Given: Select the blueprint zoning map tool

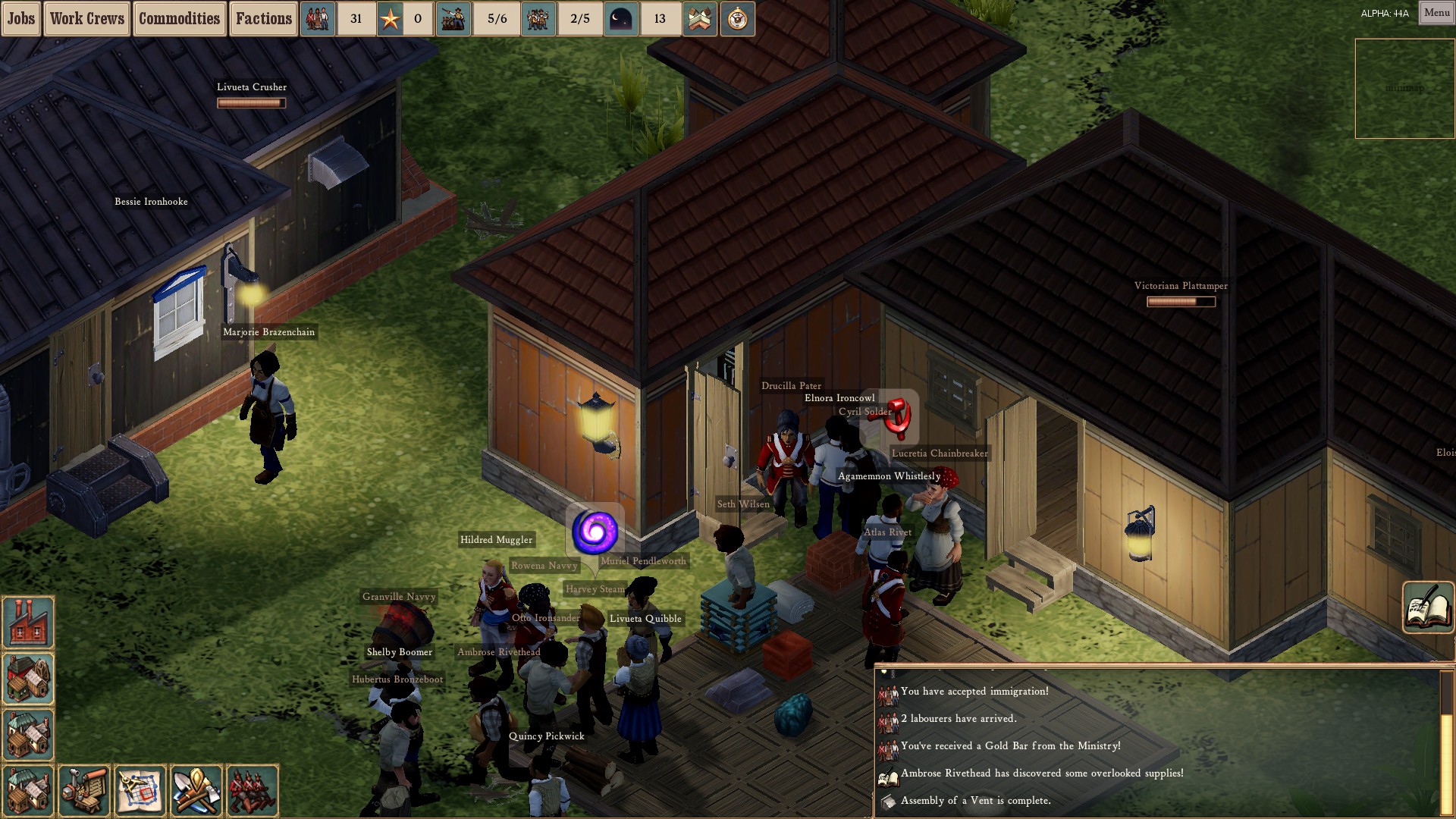Looking at the screenshot, I should click(140, 790).
